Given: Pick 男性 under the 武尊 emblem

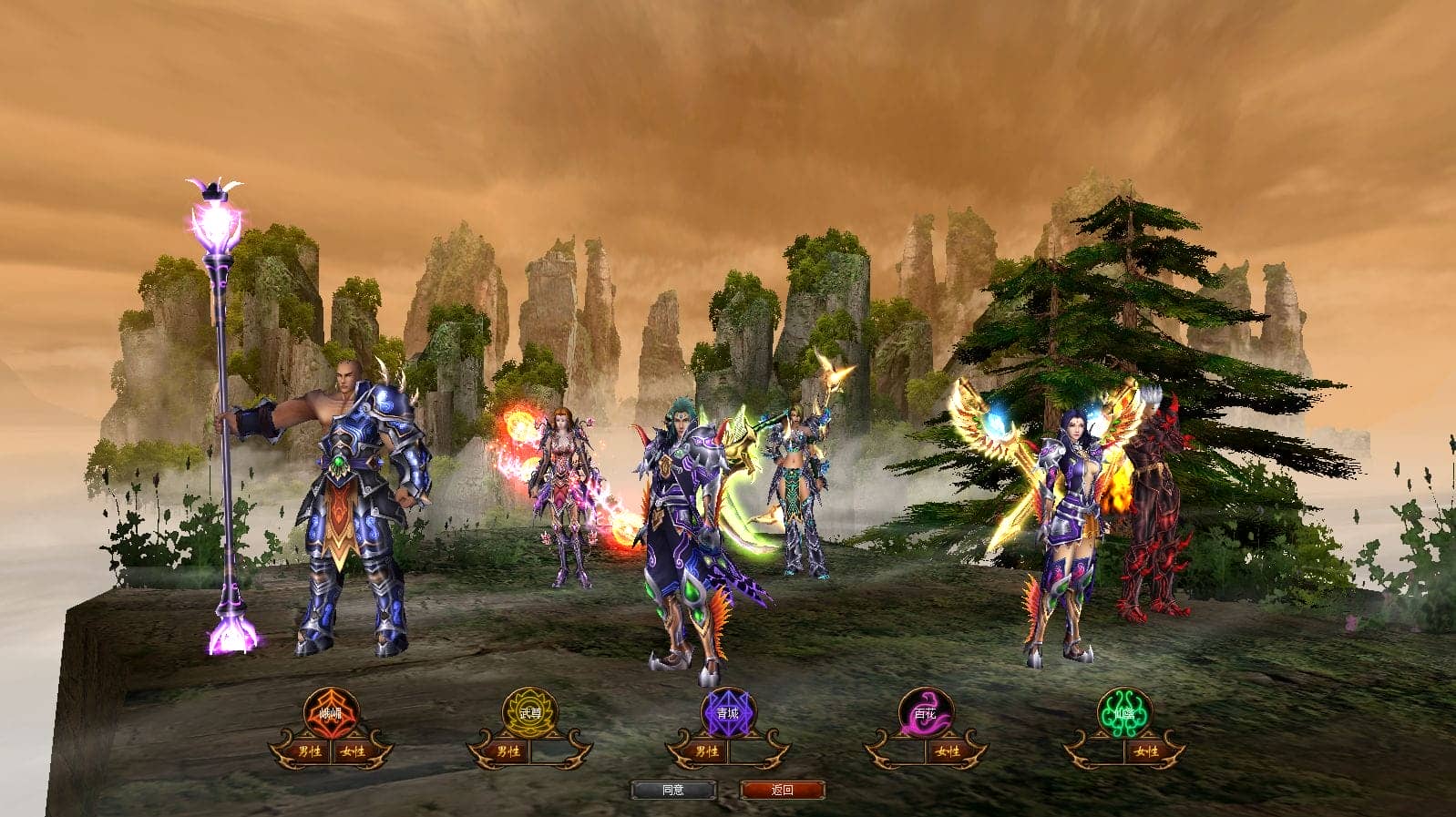Looking at the screenshot, I should (508, 751).
